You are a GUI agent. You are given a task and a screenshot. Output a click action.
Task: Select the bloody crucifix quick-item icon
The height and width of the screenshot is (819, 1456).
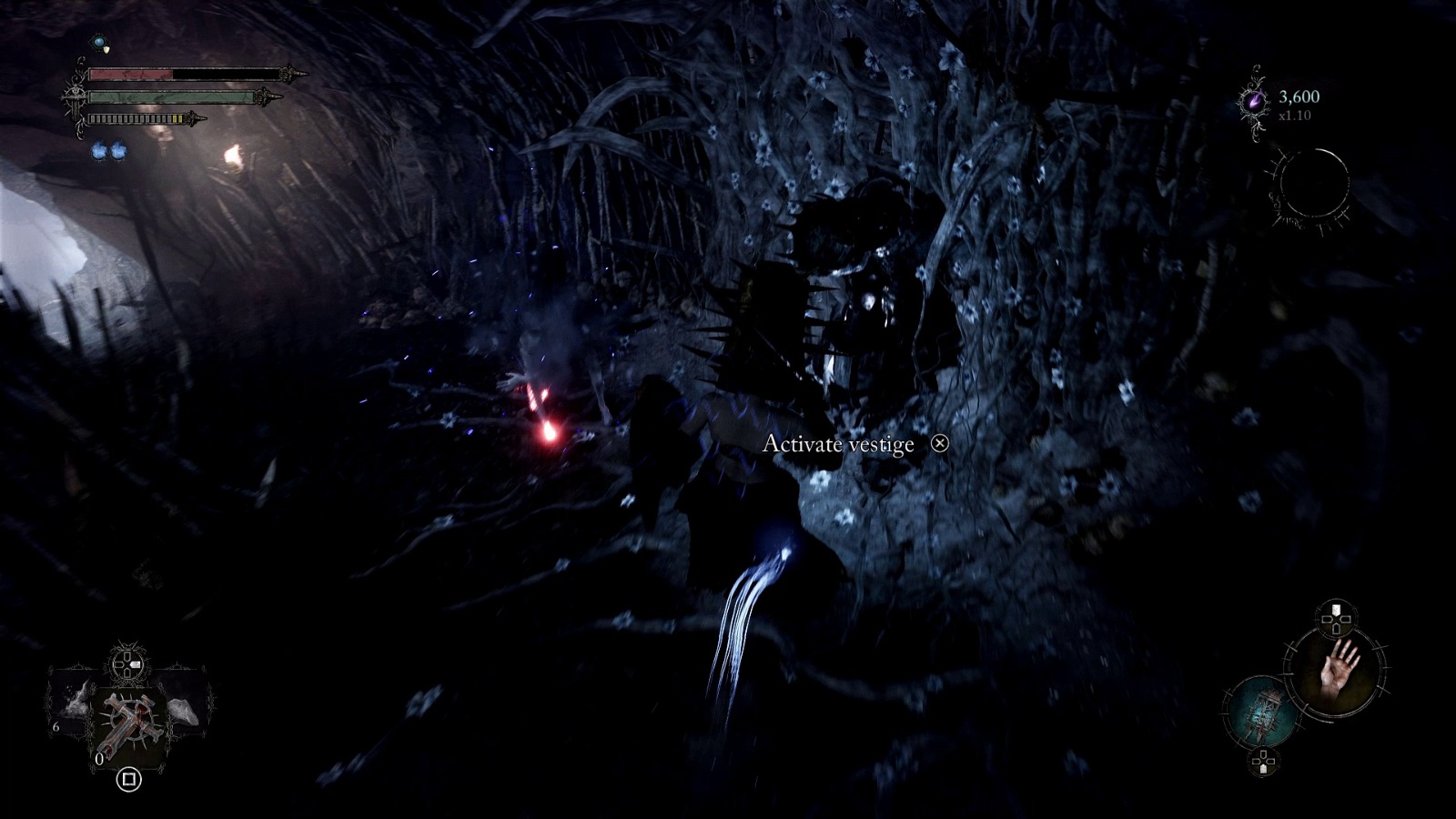(129, 720)
